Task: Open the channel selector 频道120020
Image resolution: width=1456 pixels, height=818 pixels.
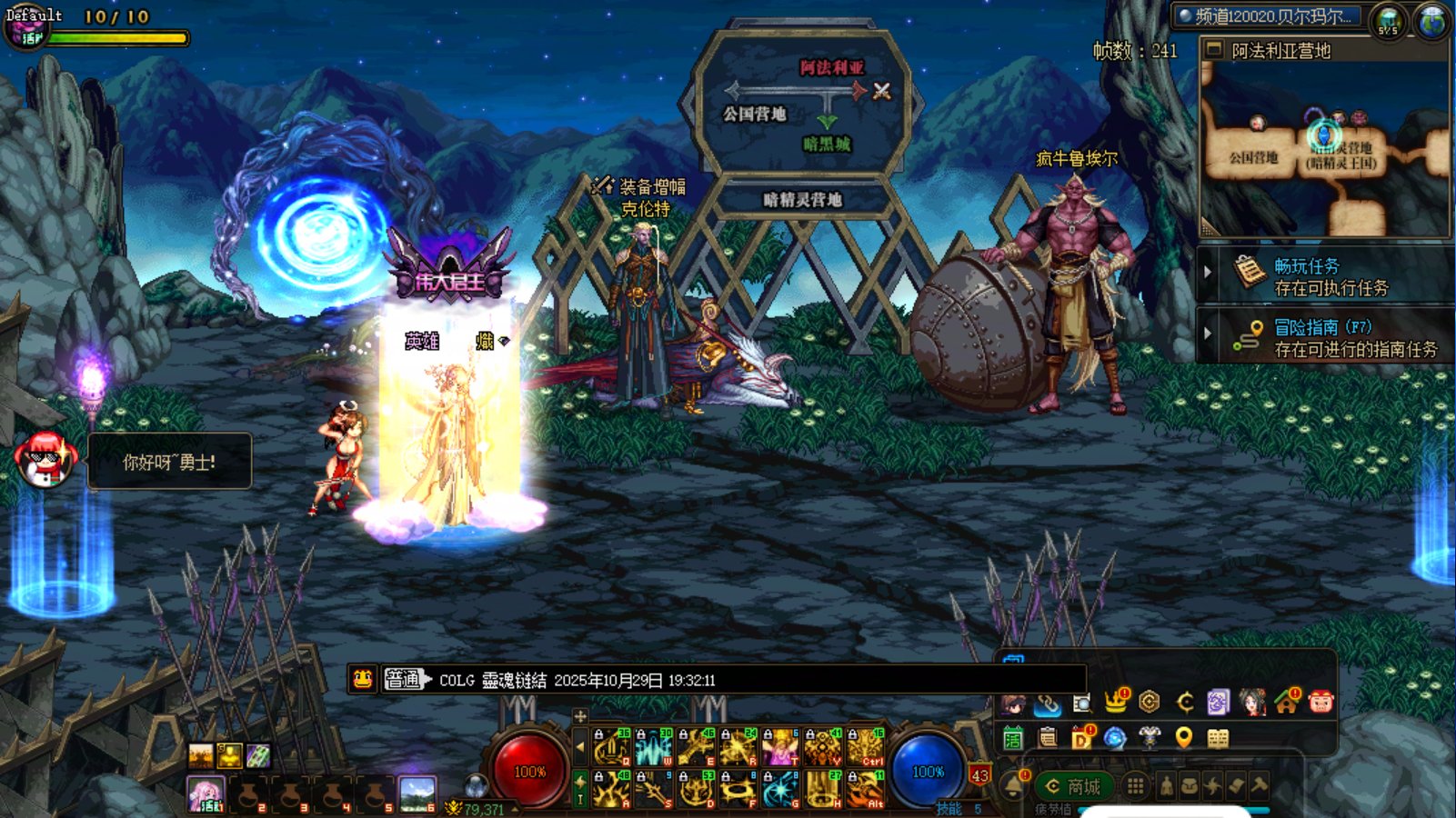Action: (1270, 16)
